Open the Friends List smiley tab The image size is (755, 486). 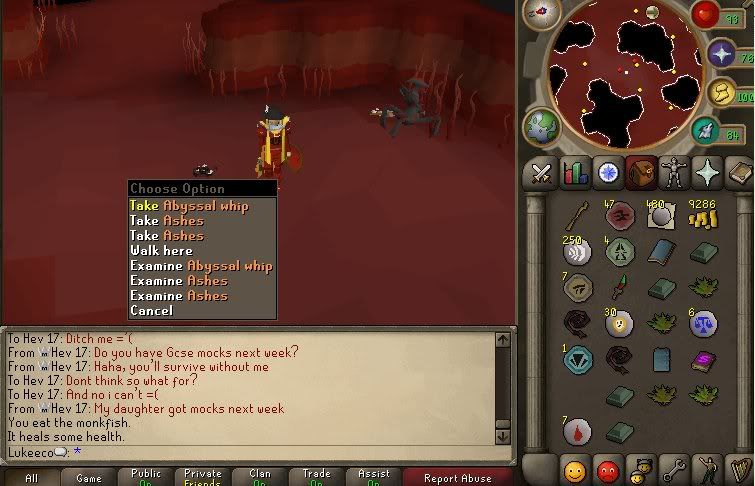click(x=574, y=469)
